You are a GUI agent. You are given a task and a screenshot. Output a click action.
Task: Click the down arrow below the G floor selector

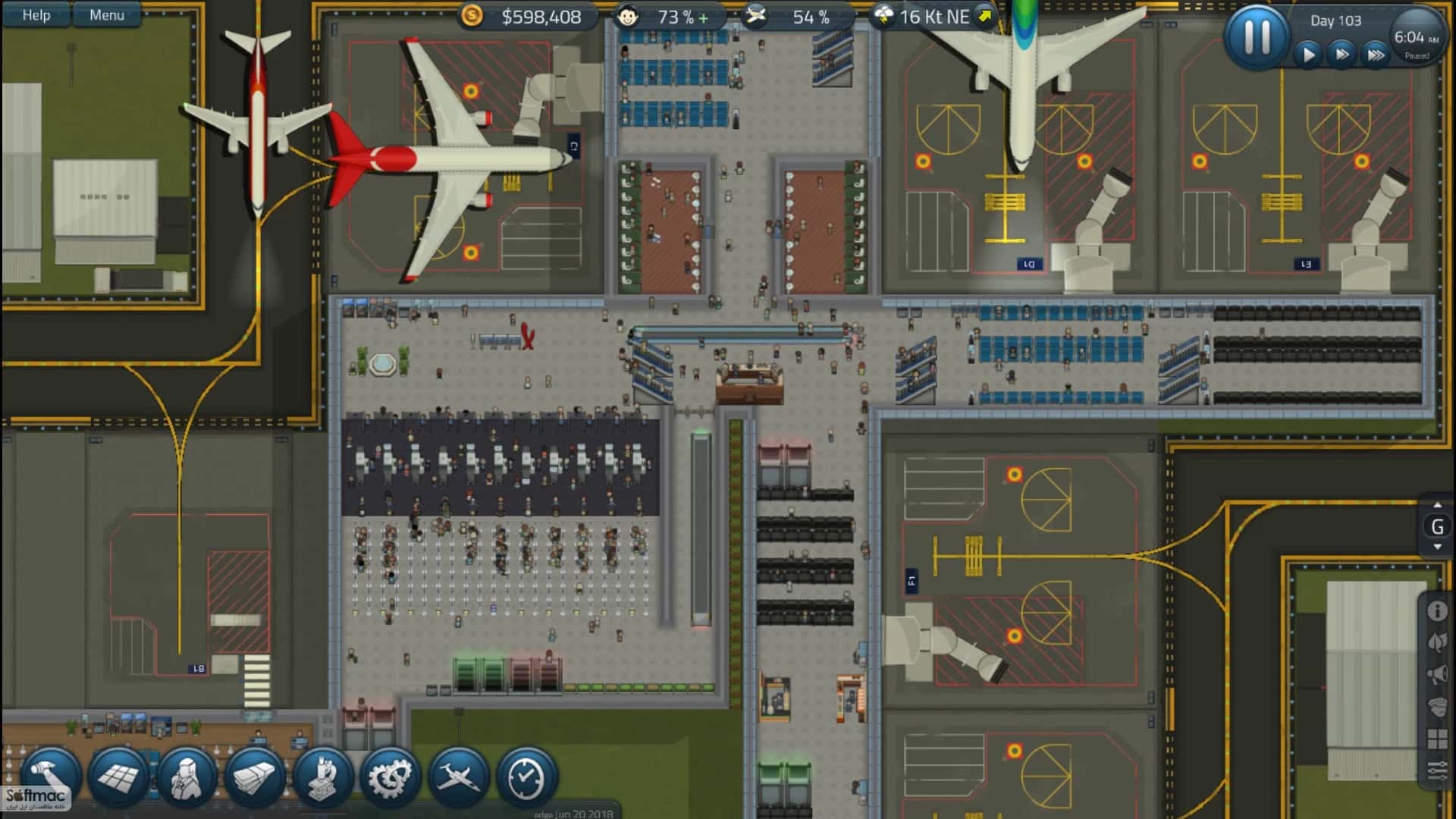click(1438, 548)
